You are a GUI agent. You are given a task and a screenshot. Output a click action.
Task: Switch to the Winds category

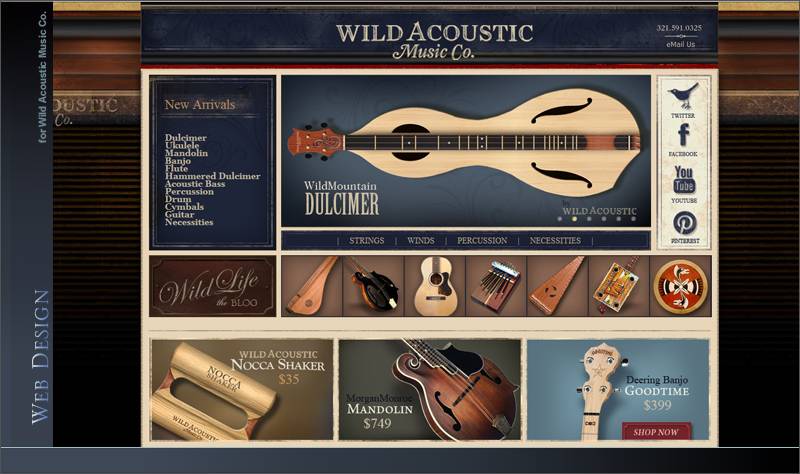click(x=421, y=241)
